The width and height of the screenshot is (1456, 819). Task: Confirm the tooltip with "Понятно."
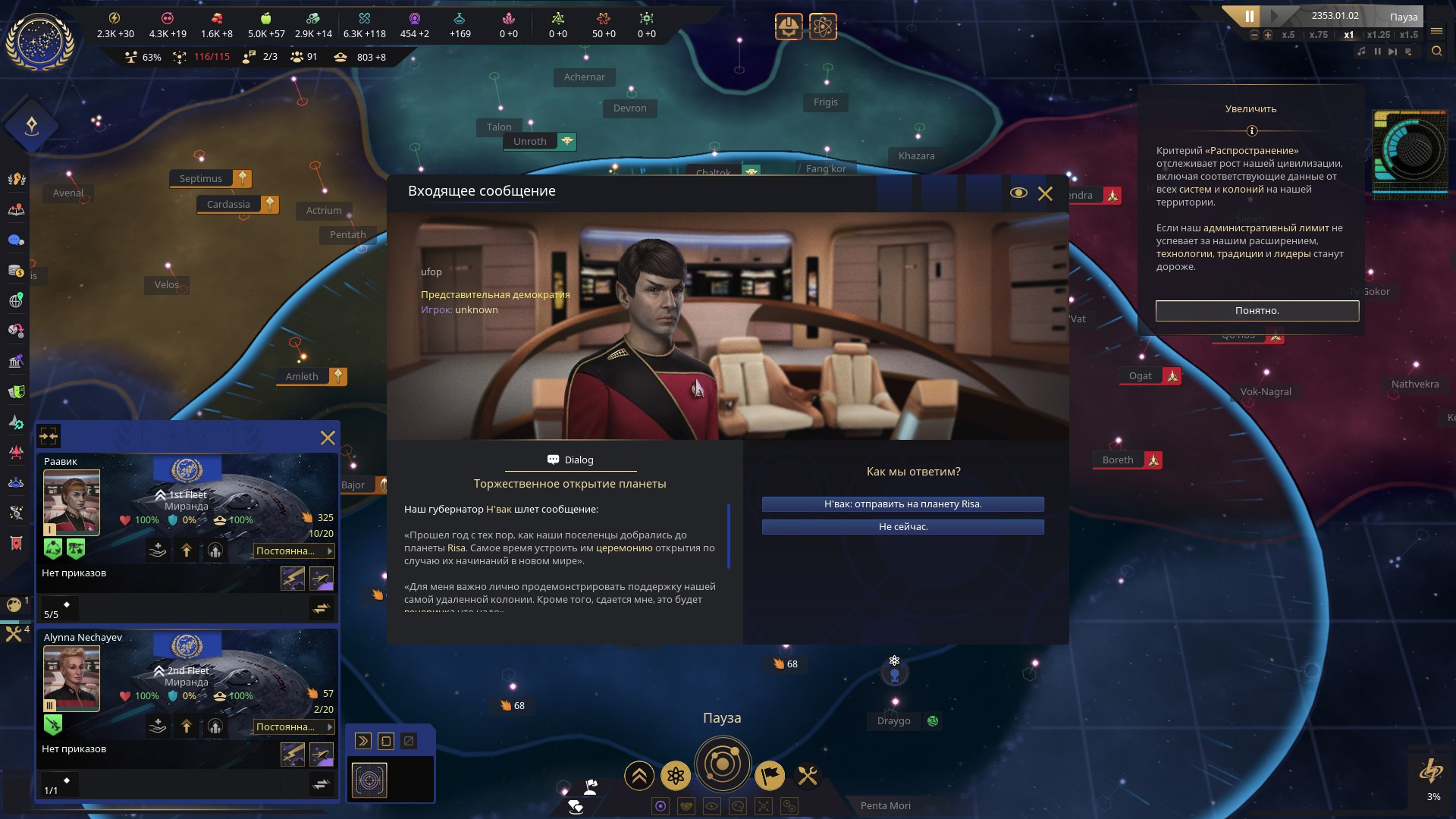coord(1257,311)
